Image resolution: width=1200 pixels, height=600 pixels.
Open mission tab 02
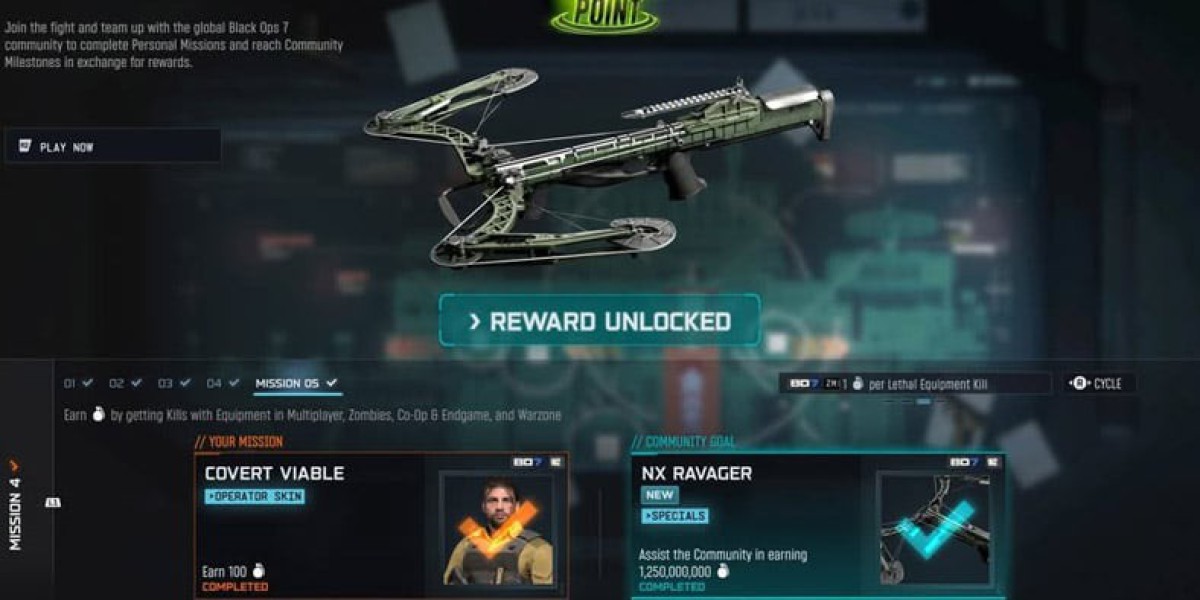coord(125,383)
